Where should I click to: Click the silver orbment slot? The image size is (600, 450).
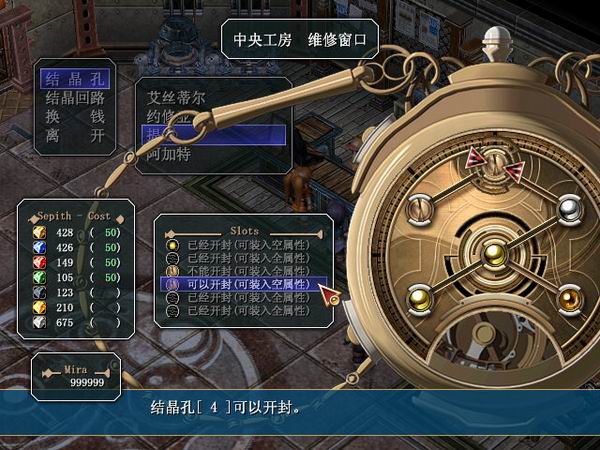(x=570, y=208)
